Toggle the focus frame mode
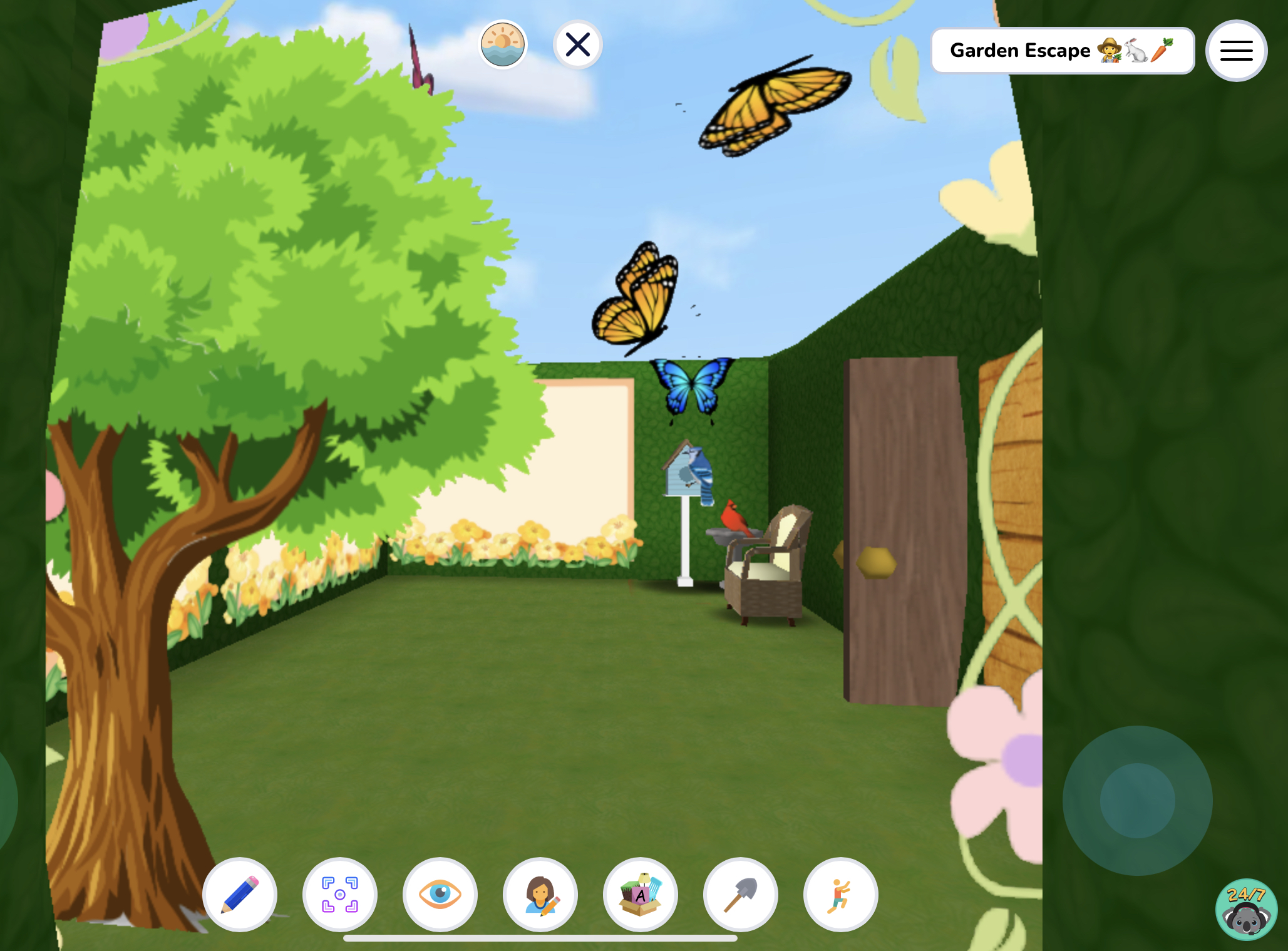This screenshot has width=1288, height=951. pyautogui.click(x=340, y=895)
